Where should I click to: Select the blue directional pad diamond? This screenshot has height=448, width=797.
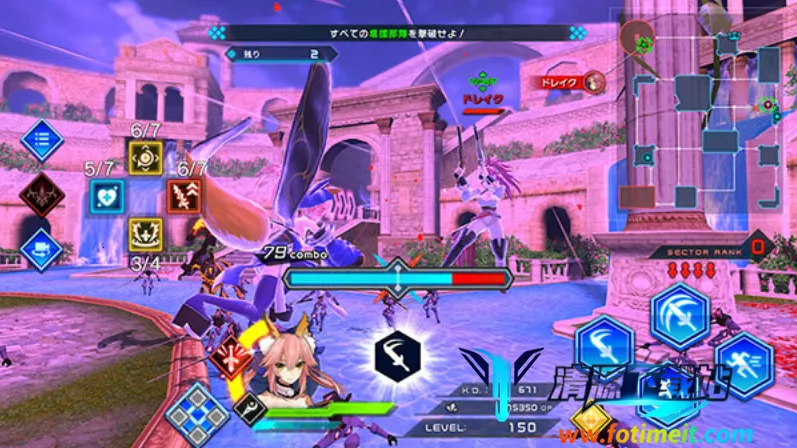(197, 413)
